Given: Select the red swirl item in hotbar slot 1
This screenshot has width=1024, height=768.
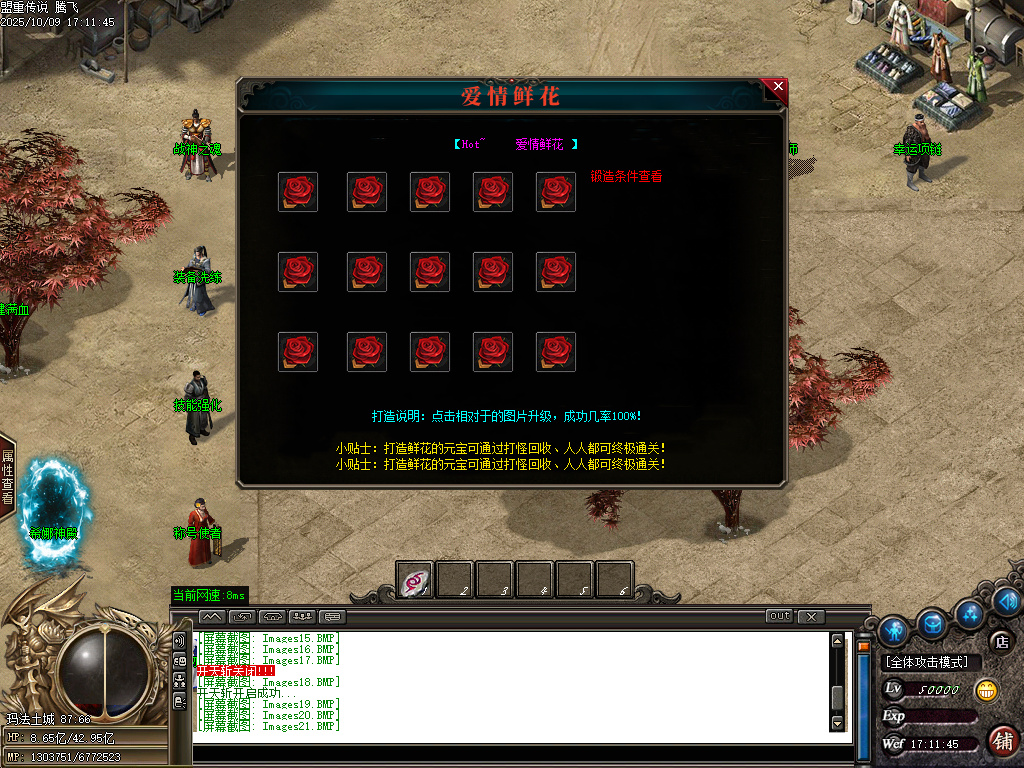Looking at the screenshot, I should pos(415,580).
